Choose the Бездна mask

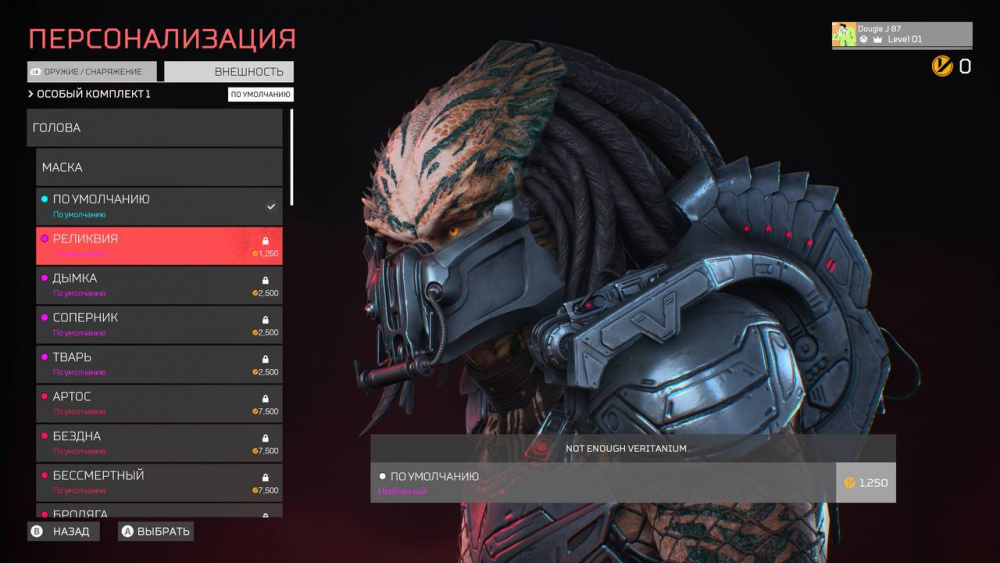pos(160,443)
